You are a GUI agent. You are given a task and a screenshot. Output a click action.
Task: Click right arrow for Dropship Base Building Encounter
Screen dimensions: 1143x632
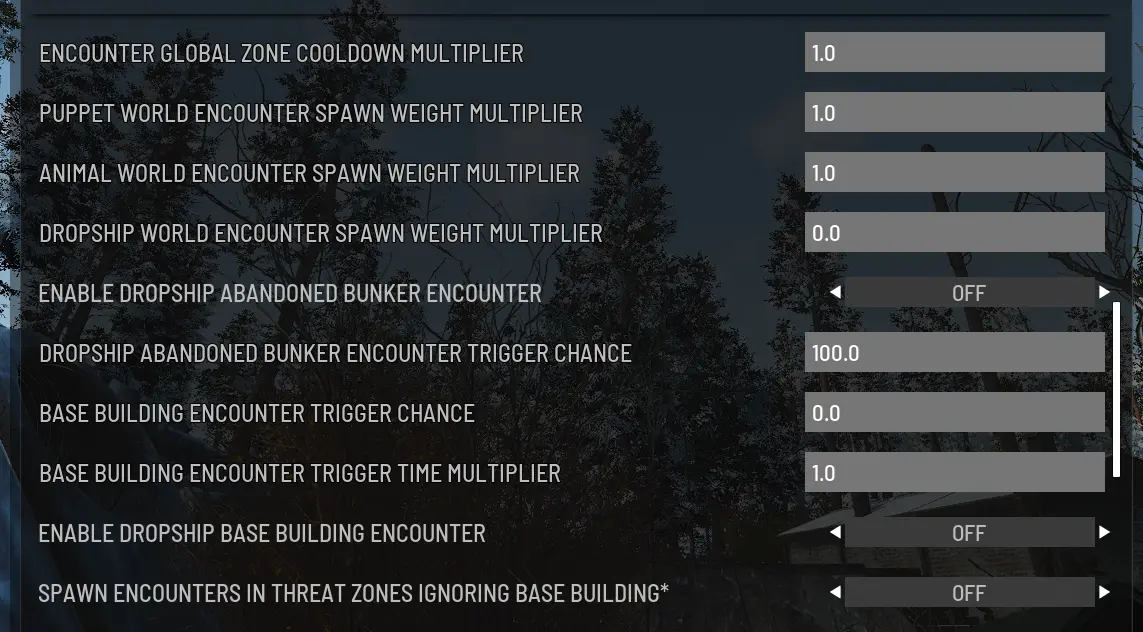pyautogui.click(x=1104, y=533)
